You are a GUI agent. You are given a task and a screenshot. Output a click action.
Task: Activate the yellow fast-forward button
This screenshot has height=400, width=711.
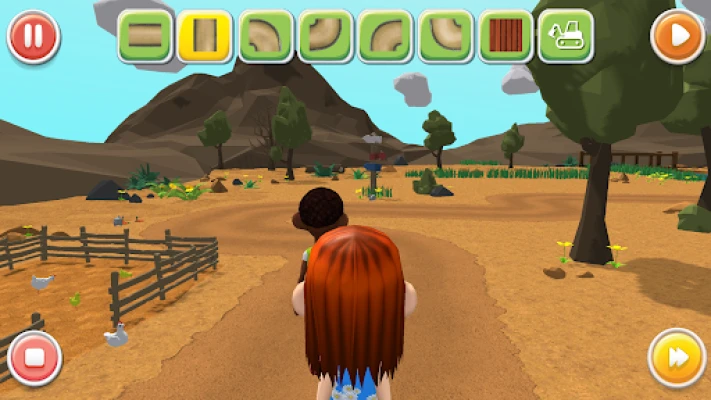pos(677,358)
